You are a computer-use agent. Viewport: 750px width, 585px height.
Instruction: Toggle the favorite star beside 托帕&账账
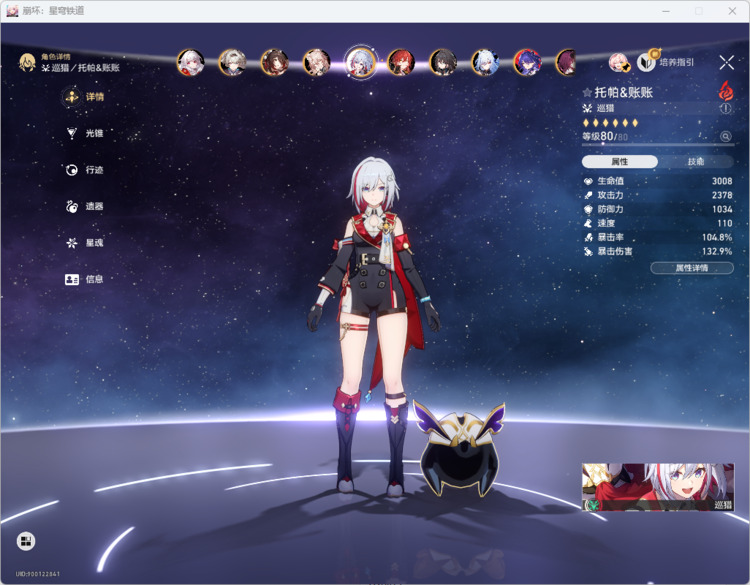coord(587,92)
